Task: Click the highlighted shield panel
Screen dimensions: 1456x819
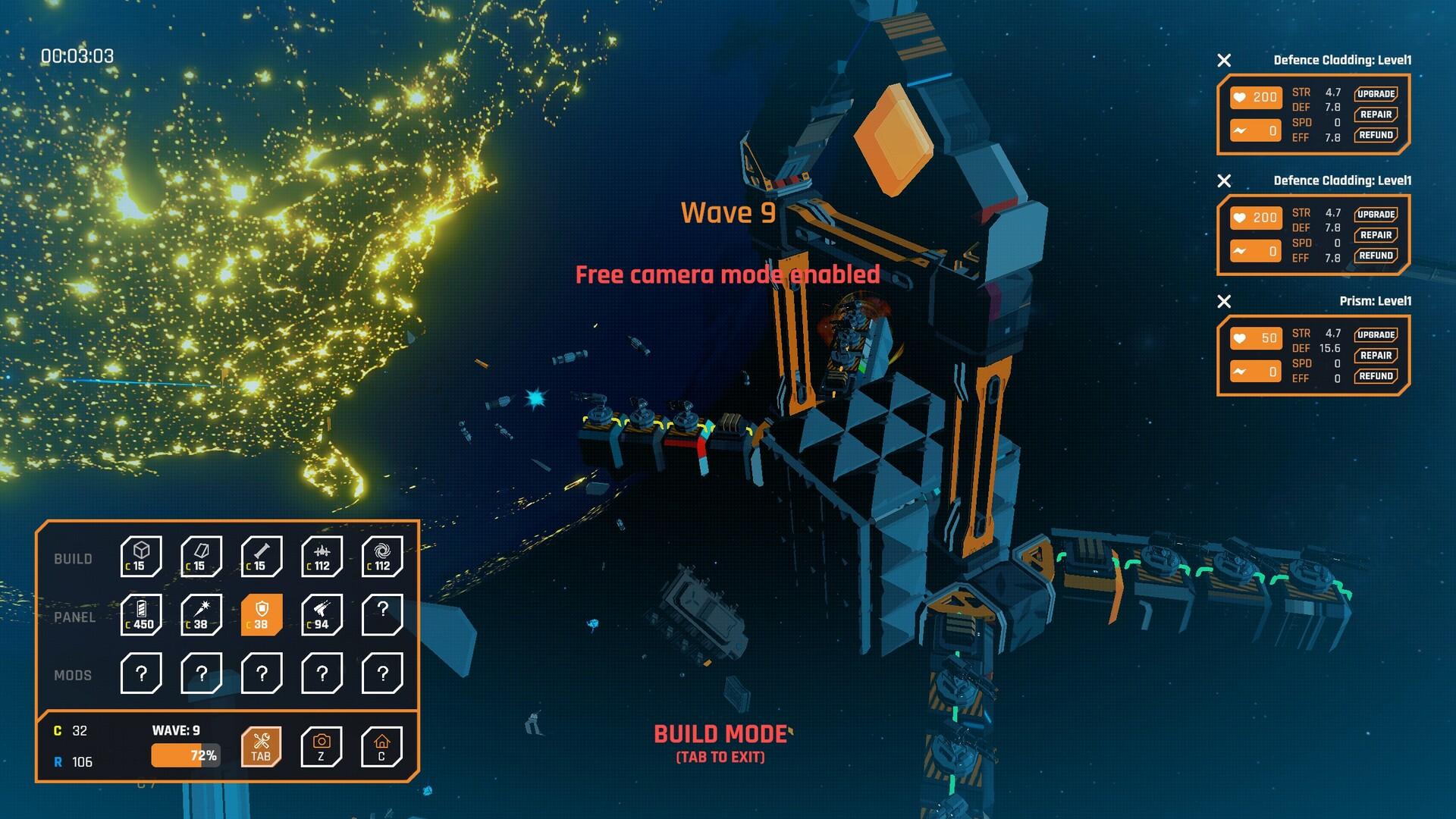Action: click(262, 614)
